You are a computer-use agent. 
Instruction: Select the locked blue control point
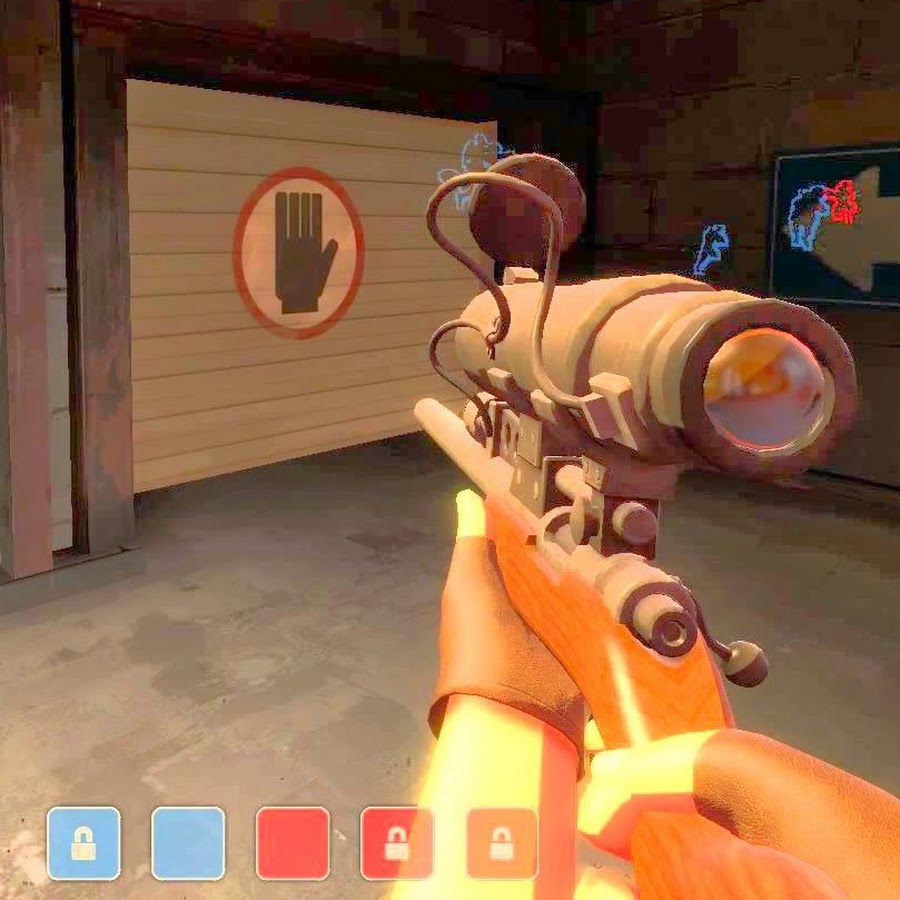[84, 843]
